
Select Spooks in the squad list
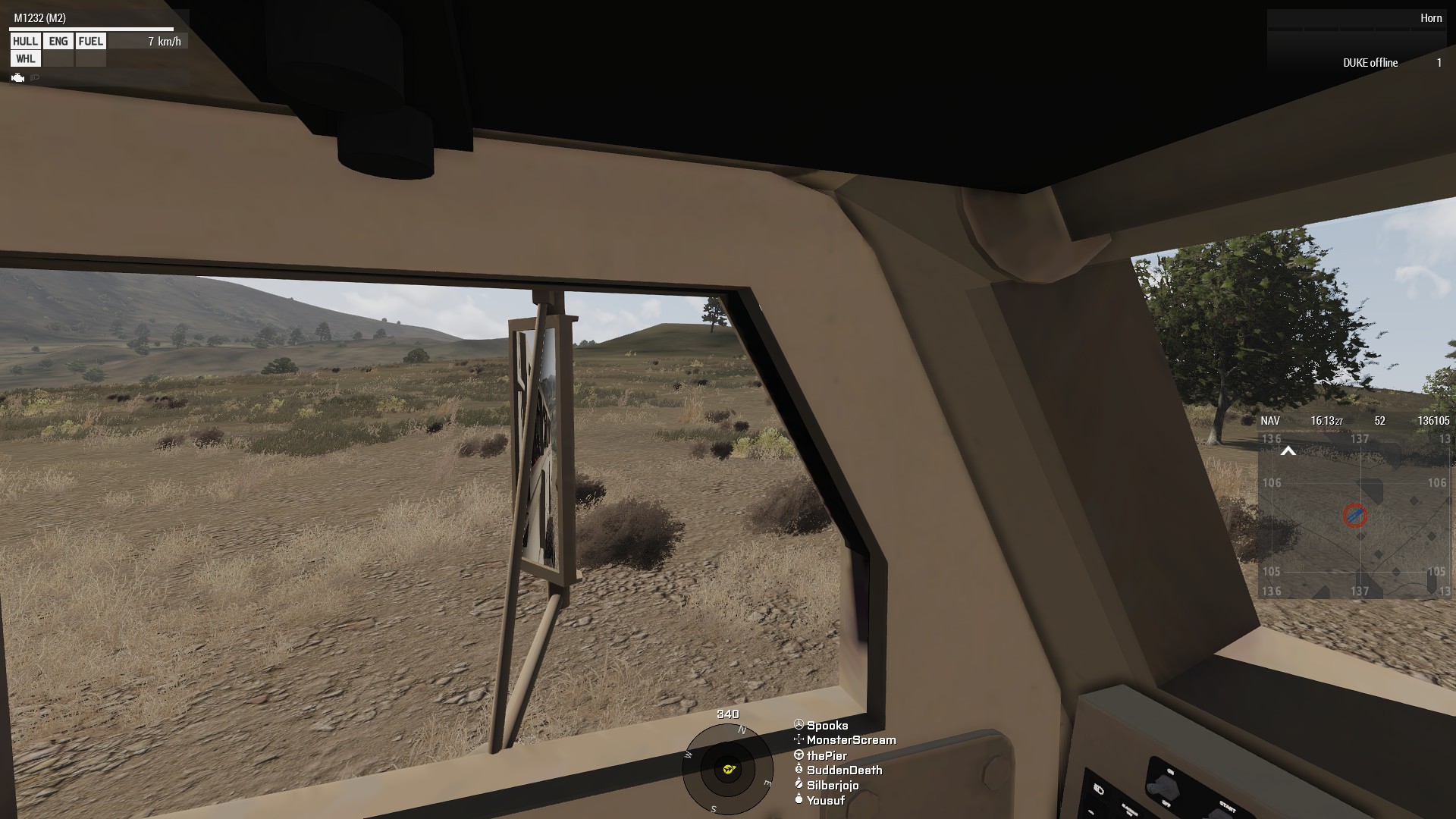pyautogui.click(x=827, y=726)
